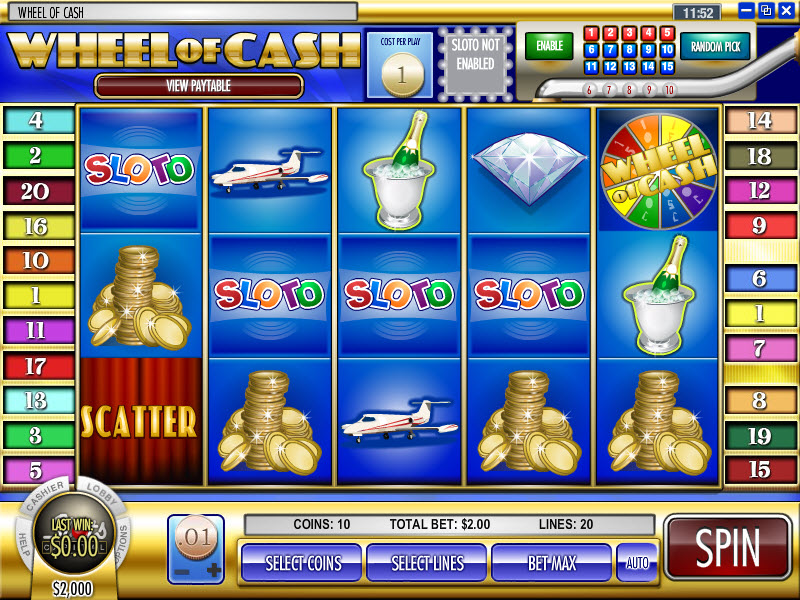Enable Sloto with the green Enable button
This screenshot has height=600, width=800.
[x=549, y=46]
